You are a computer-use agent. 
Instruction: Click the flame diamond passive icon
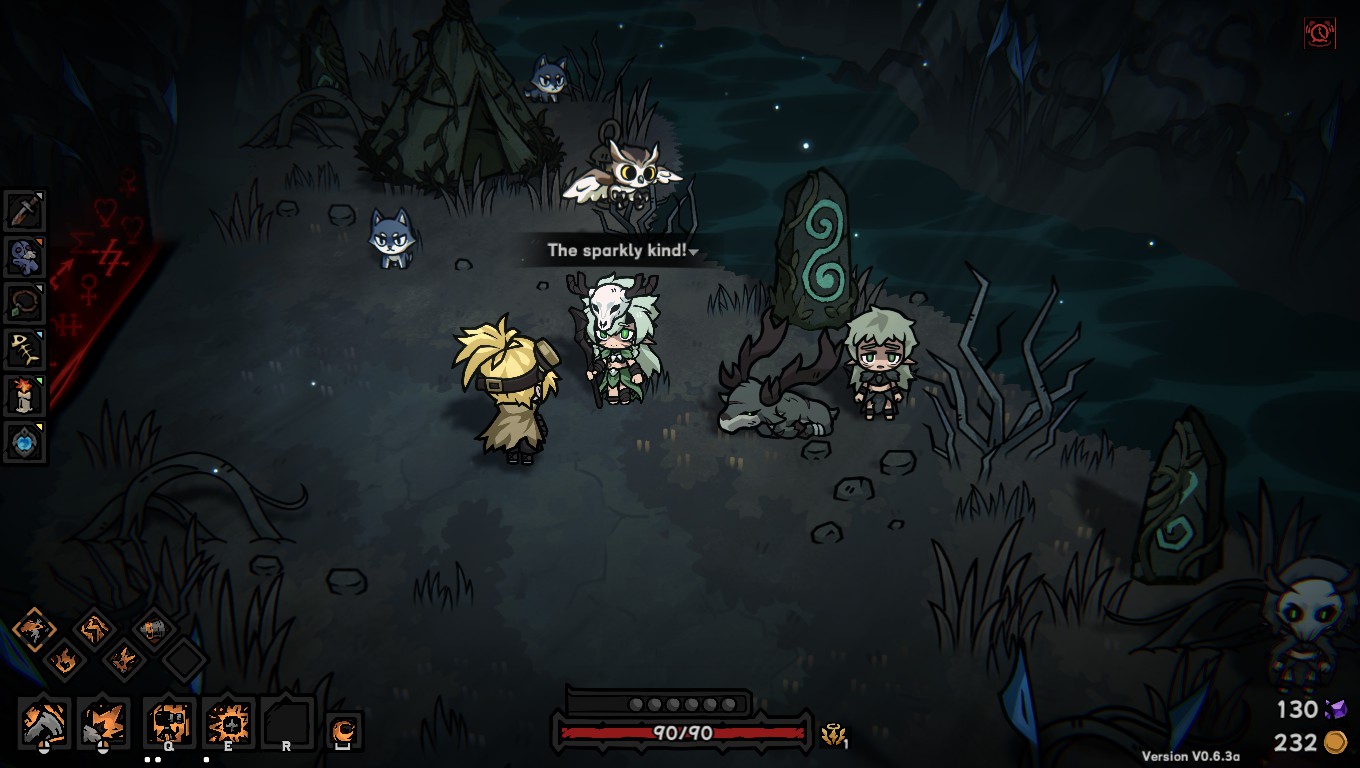click(64, 659)
